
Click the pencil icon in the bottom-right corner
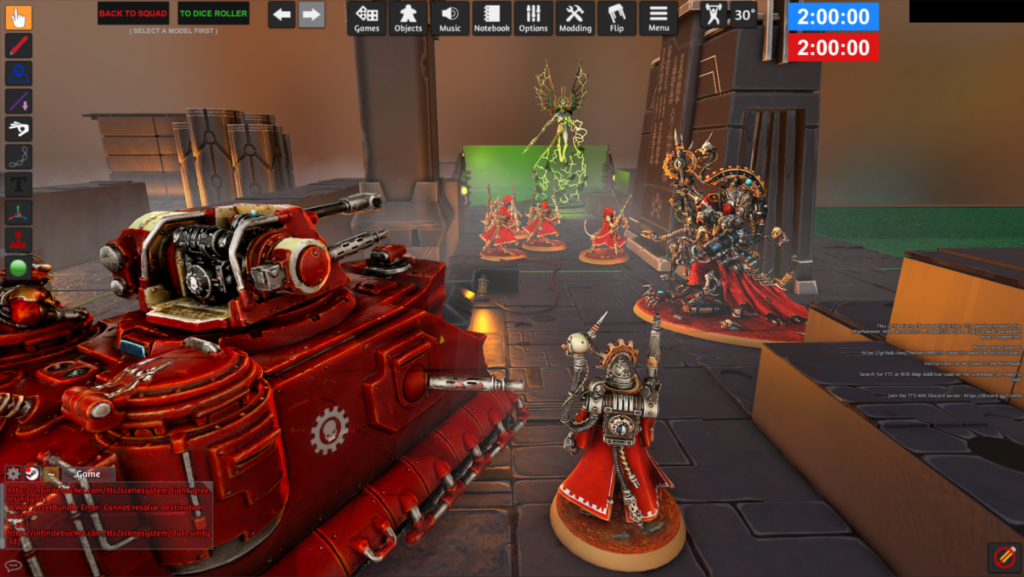1003,556
